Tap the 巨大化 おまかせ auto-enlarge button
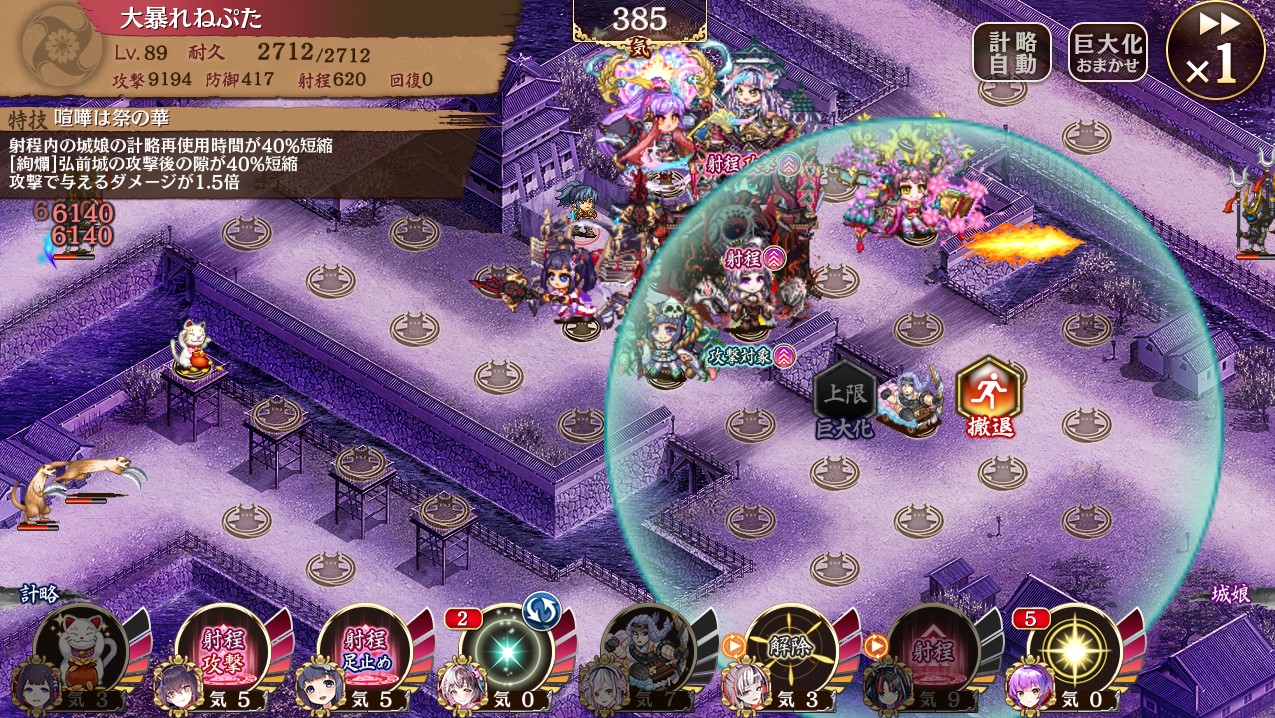 (1107, 52)
